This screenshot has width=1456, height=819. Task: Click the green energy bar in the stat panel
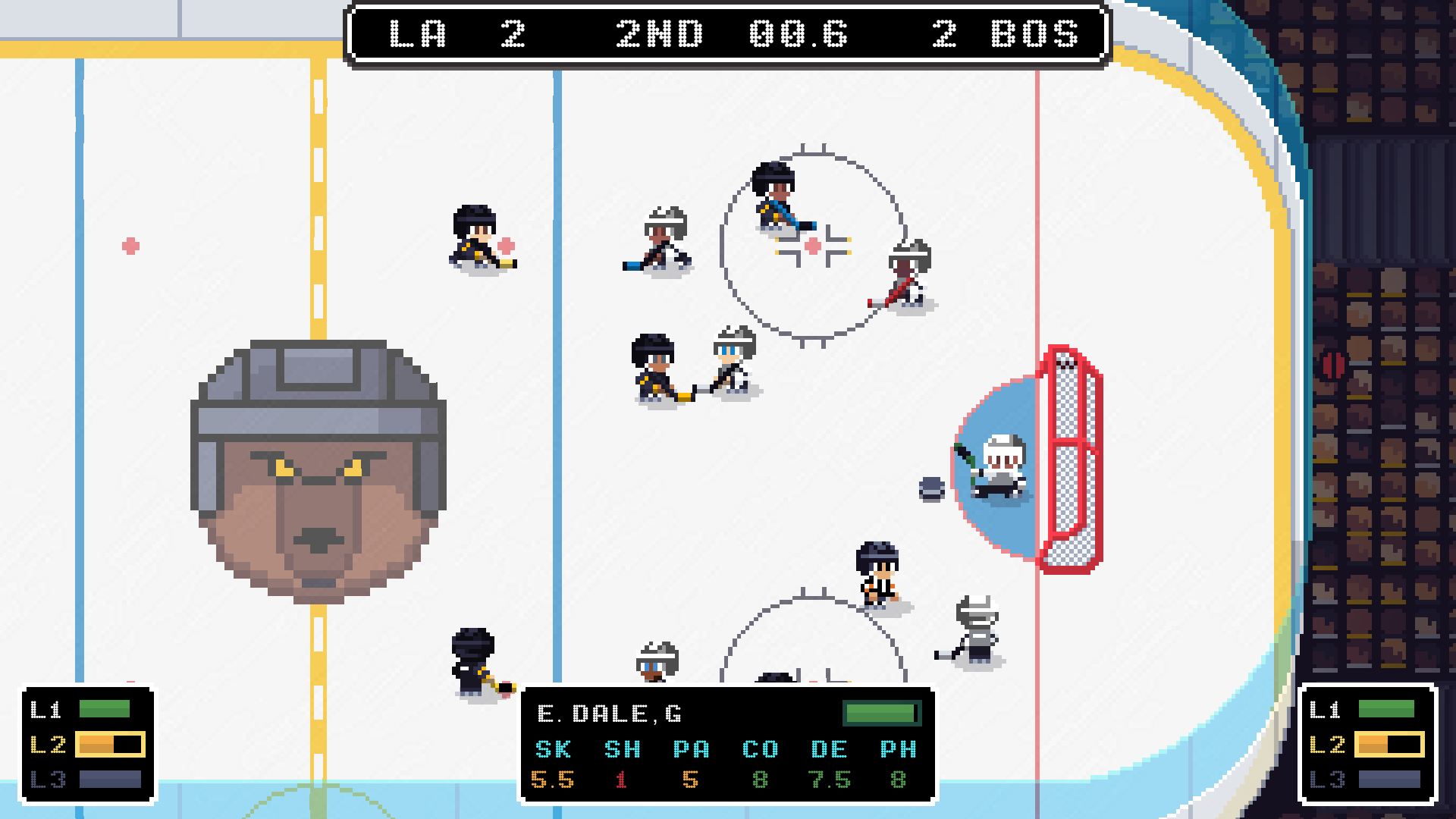coord(880,713)
